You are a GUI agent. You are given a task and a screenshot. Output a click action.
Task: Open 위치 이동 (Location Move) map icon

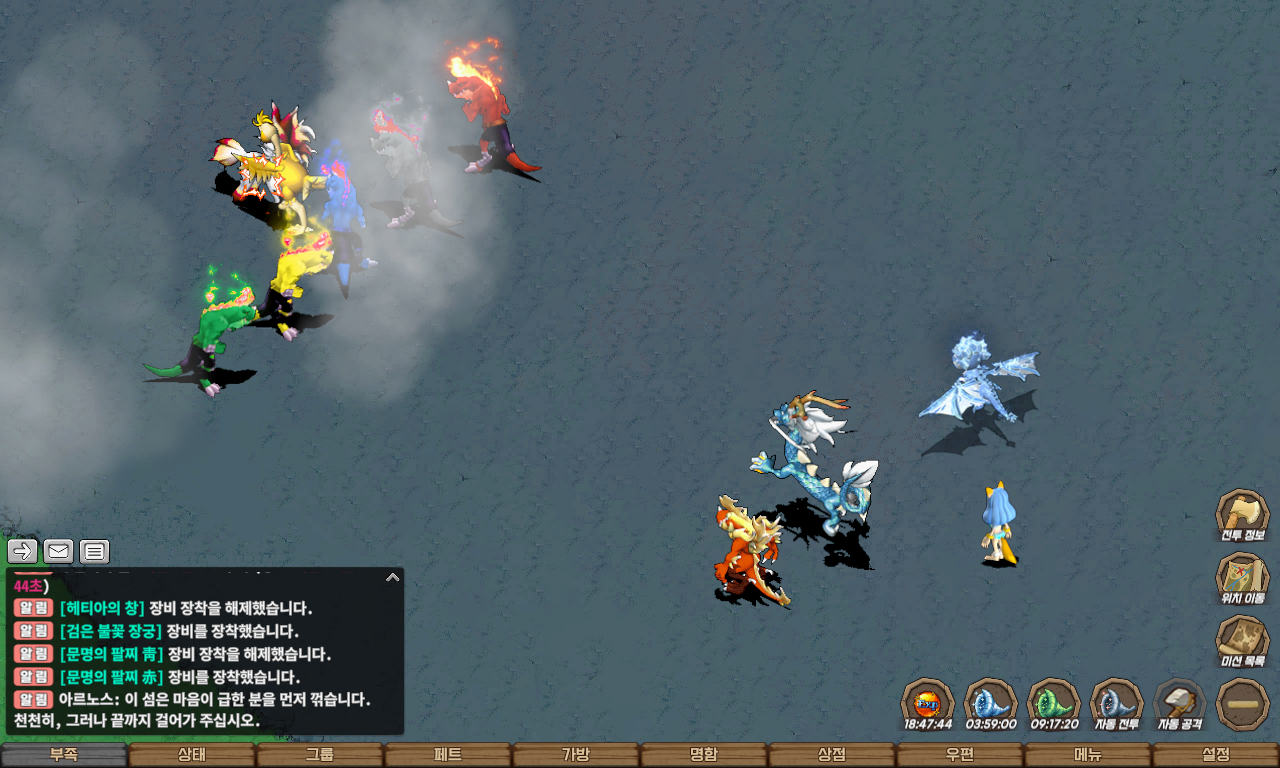1242,578
